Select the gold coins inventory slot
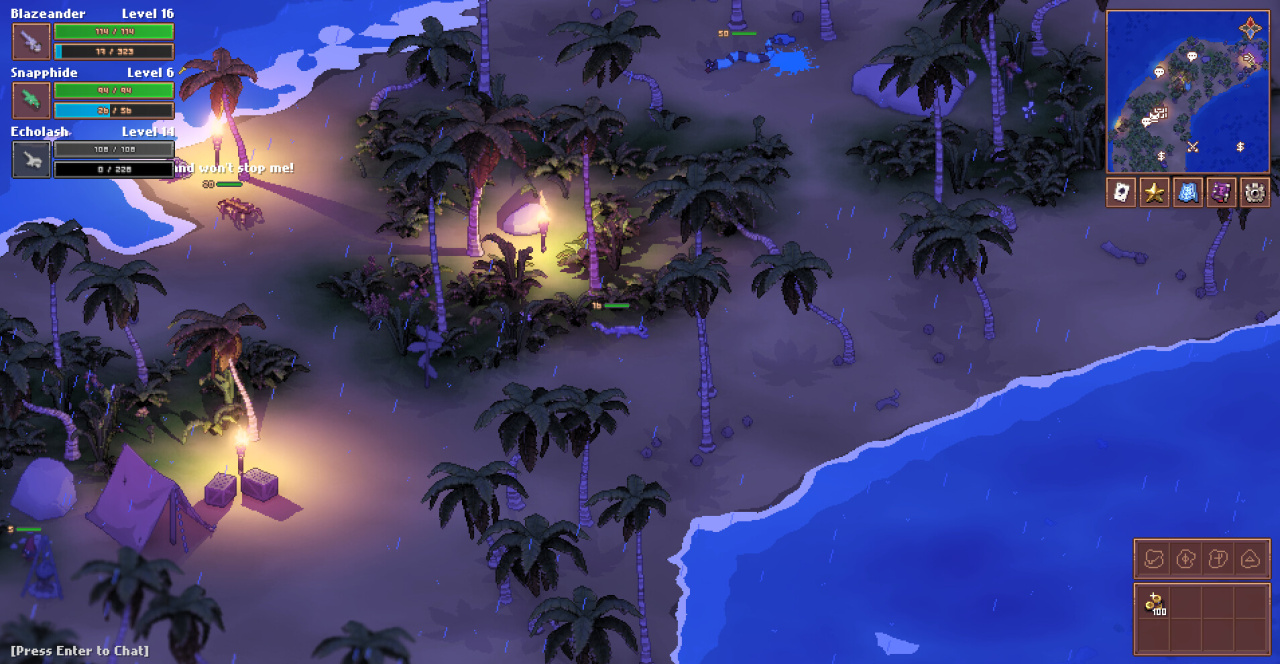The height and width of the screenshot is (664, 1280). [x=1154, y=604]
